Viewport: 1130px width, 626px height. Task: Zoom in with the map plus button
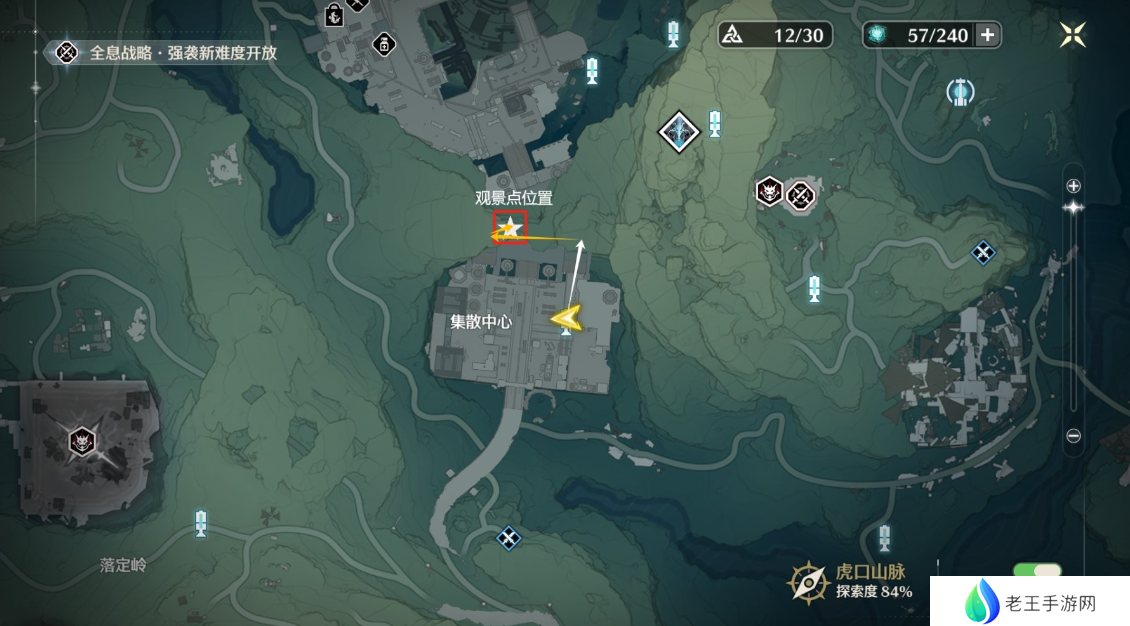point(1073,186)
